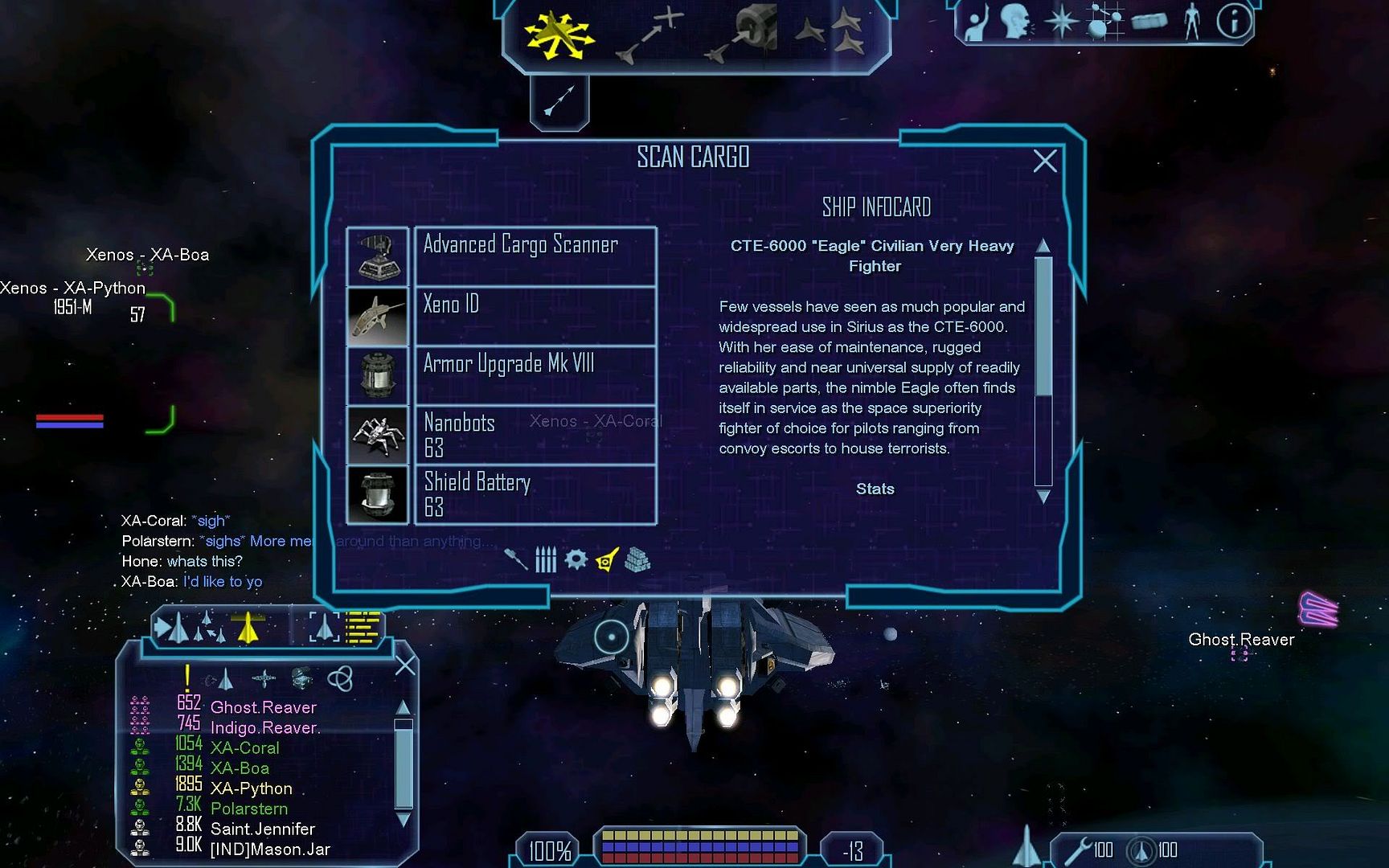Select the Xeno ID item
This screenshot has height=868, width=1389.
535,316
